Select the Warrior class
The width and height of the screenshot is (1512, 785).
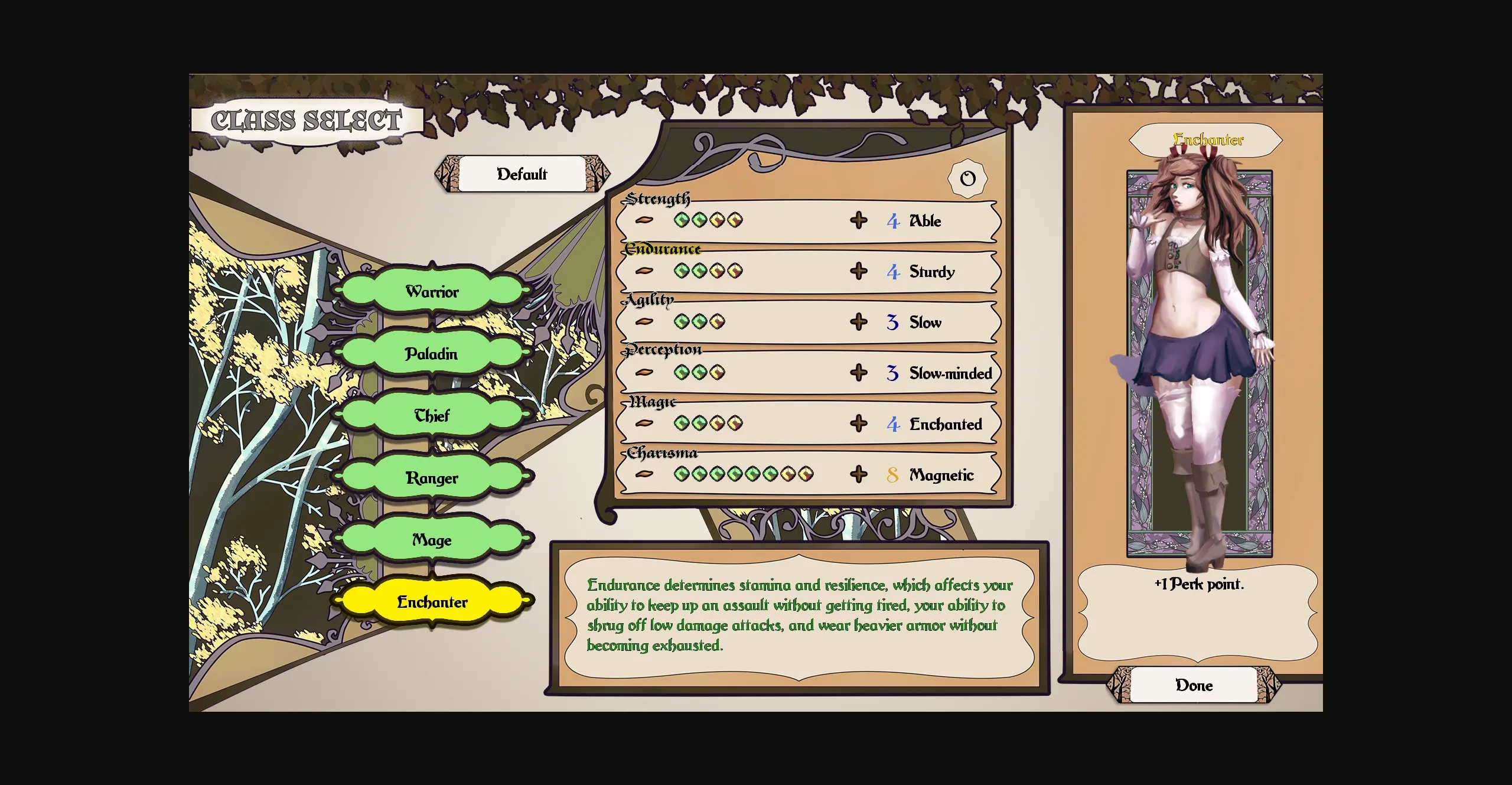click(432, 291)
